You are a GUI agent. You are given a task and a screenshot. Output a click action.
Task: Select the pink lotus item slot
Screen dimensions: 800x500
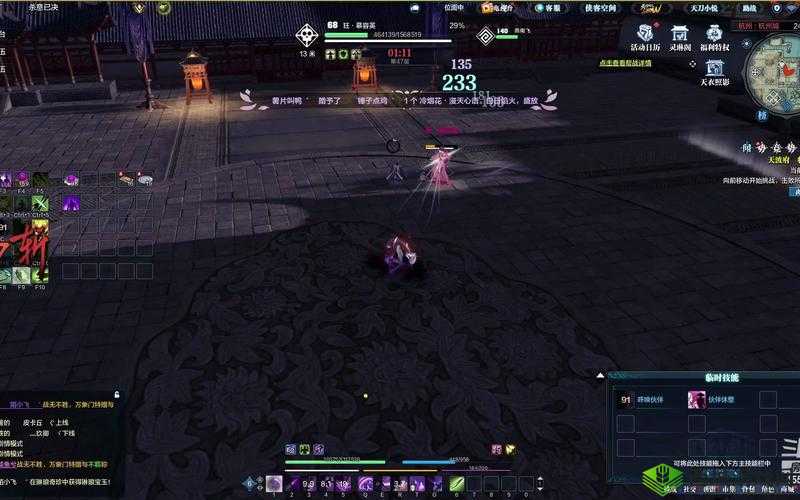point(71,179)
